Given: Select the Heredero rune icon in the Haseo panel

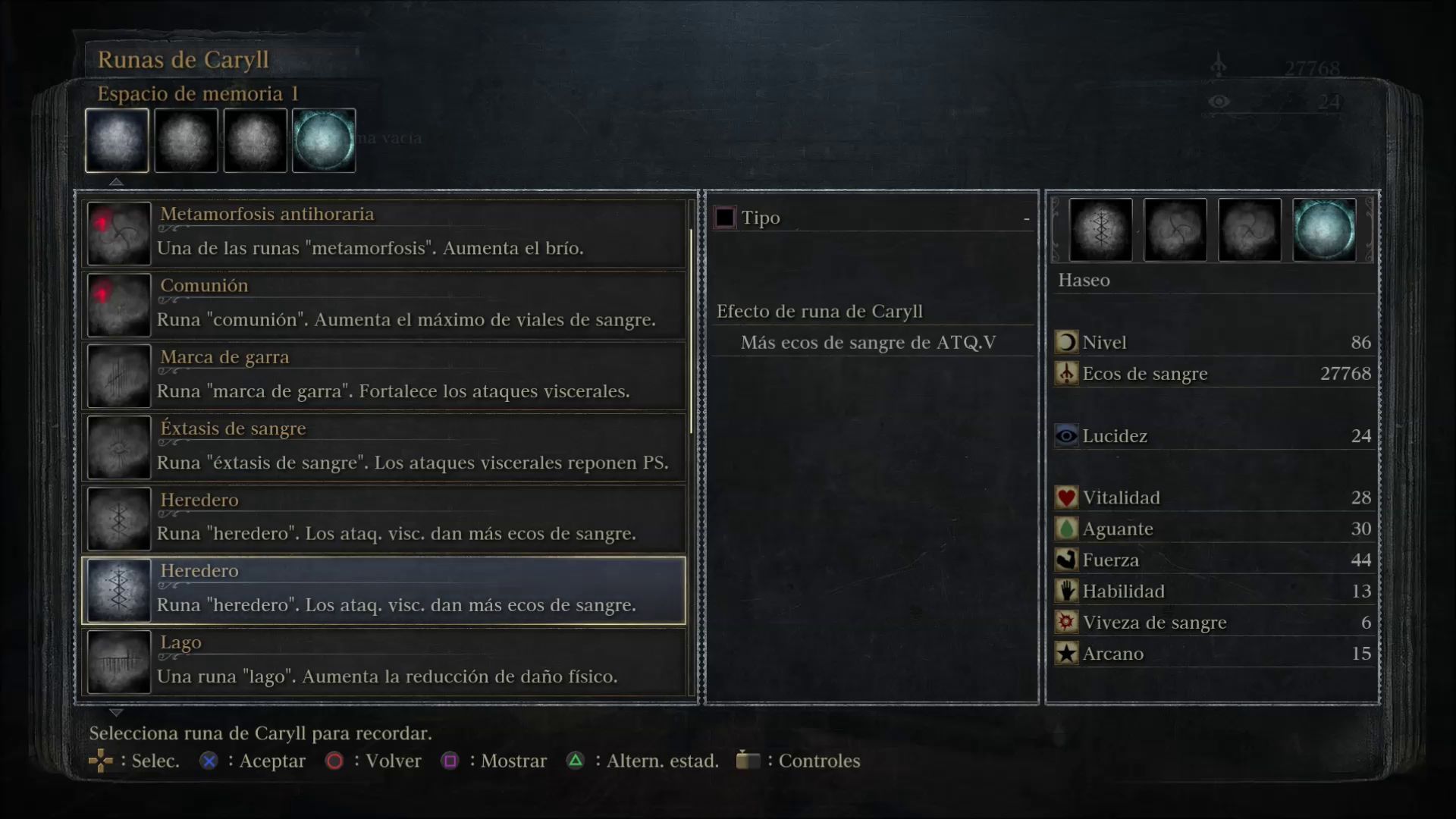Looking at the screenshot, I should [1100, 230].
